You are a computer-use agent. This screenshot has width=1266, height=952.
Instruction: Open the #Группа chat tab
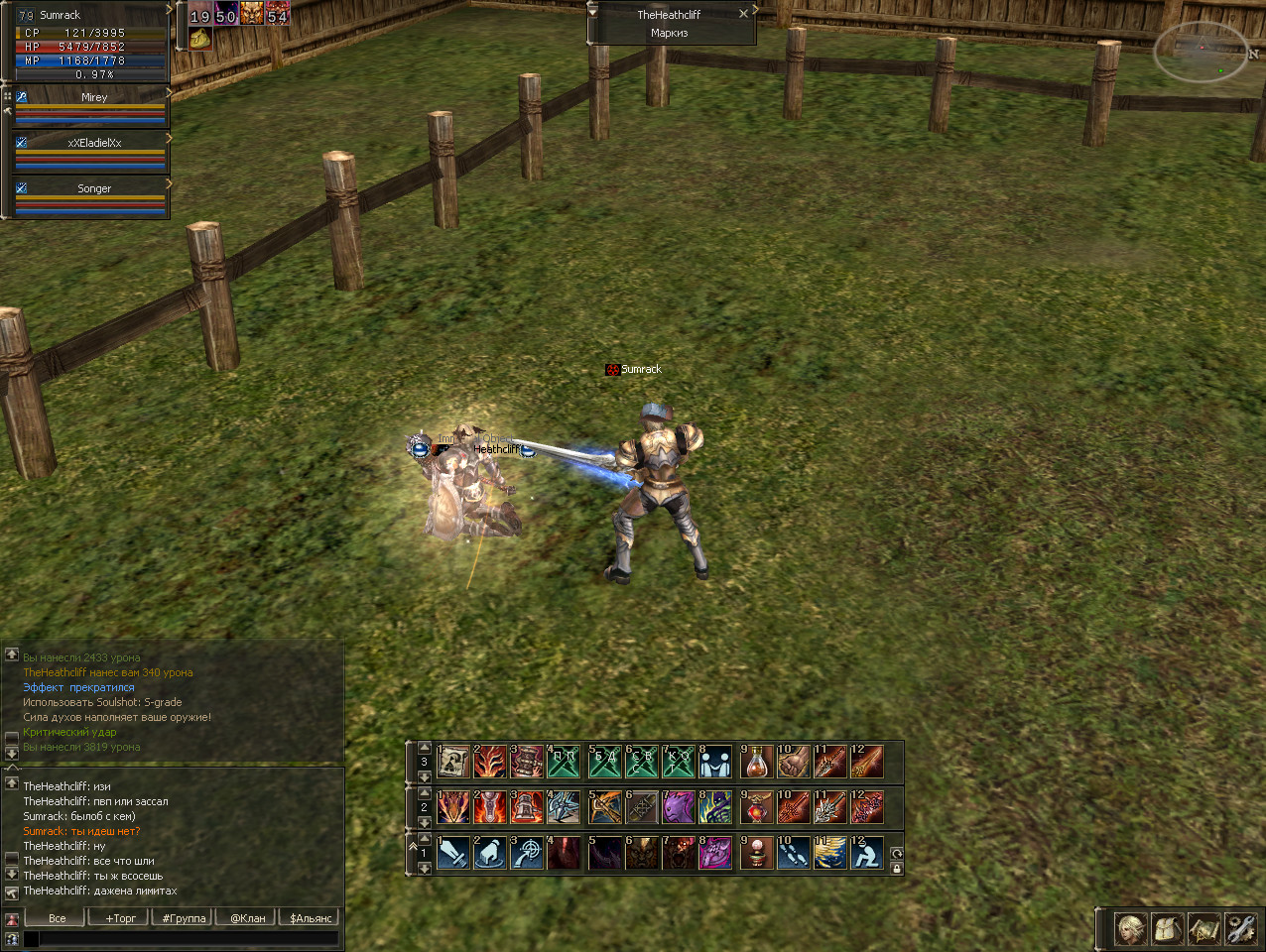point(184,918)
